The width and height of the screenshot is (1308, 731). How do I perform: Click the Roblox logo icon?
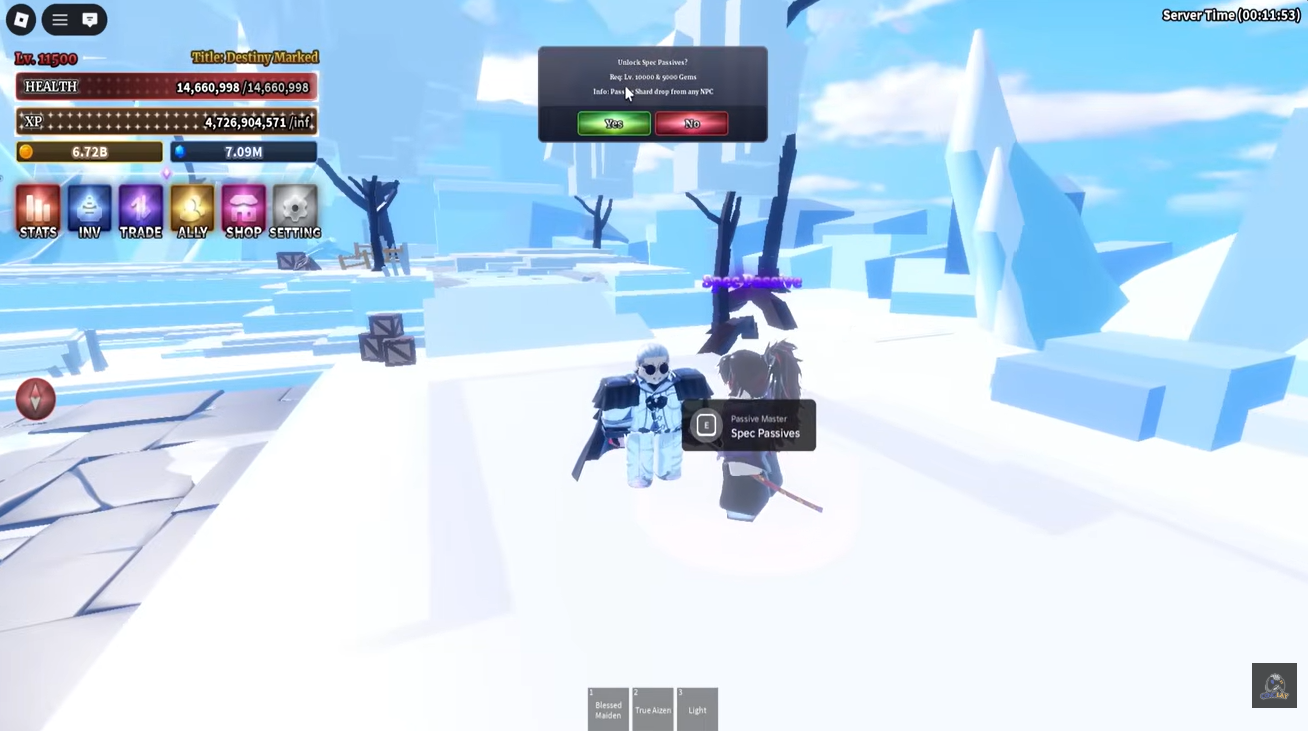[20, 19]
